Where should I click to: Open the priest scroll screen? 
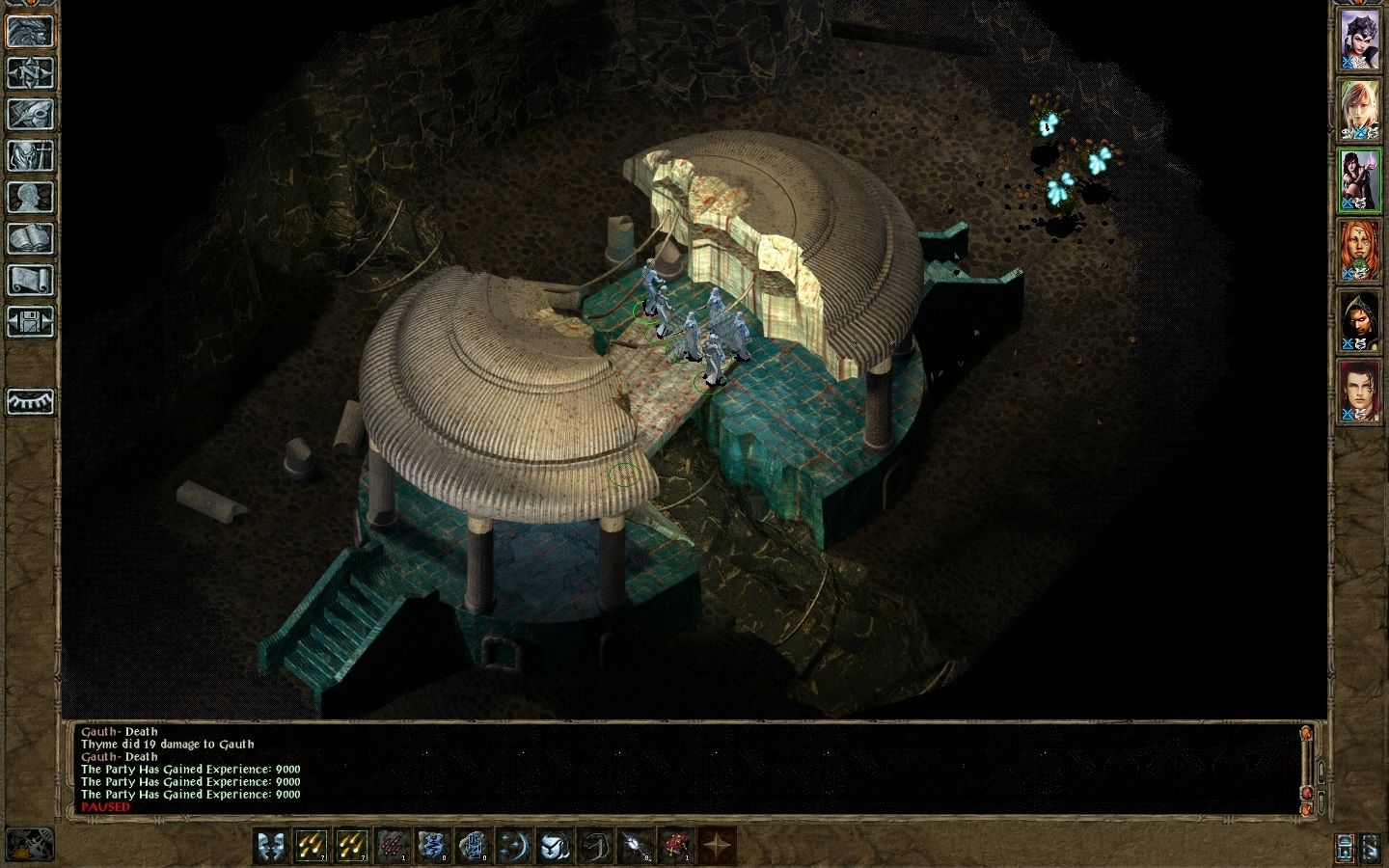tap(30, 280)
